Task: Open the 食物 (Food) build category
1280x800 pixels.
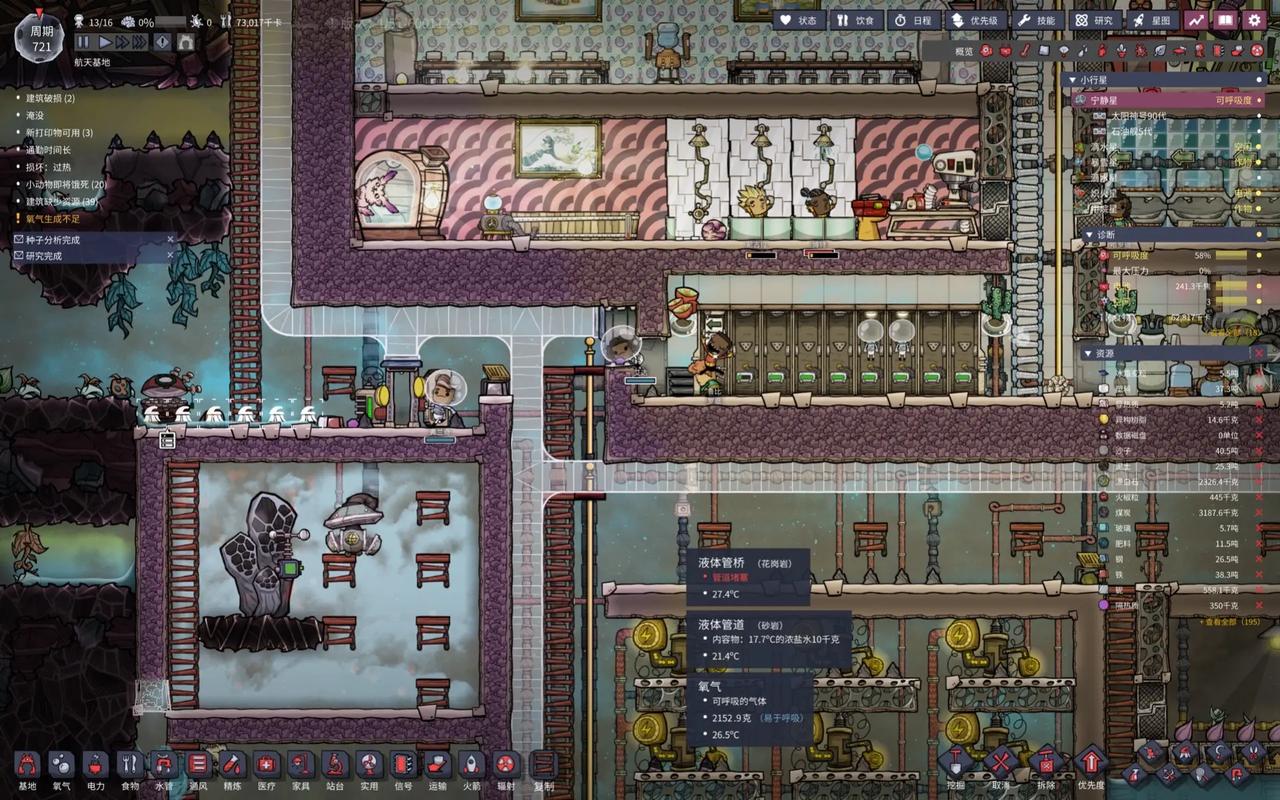Action: click(x=129, y=768)
